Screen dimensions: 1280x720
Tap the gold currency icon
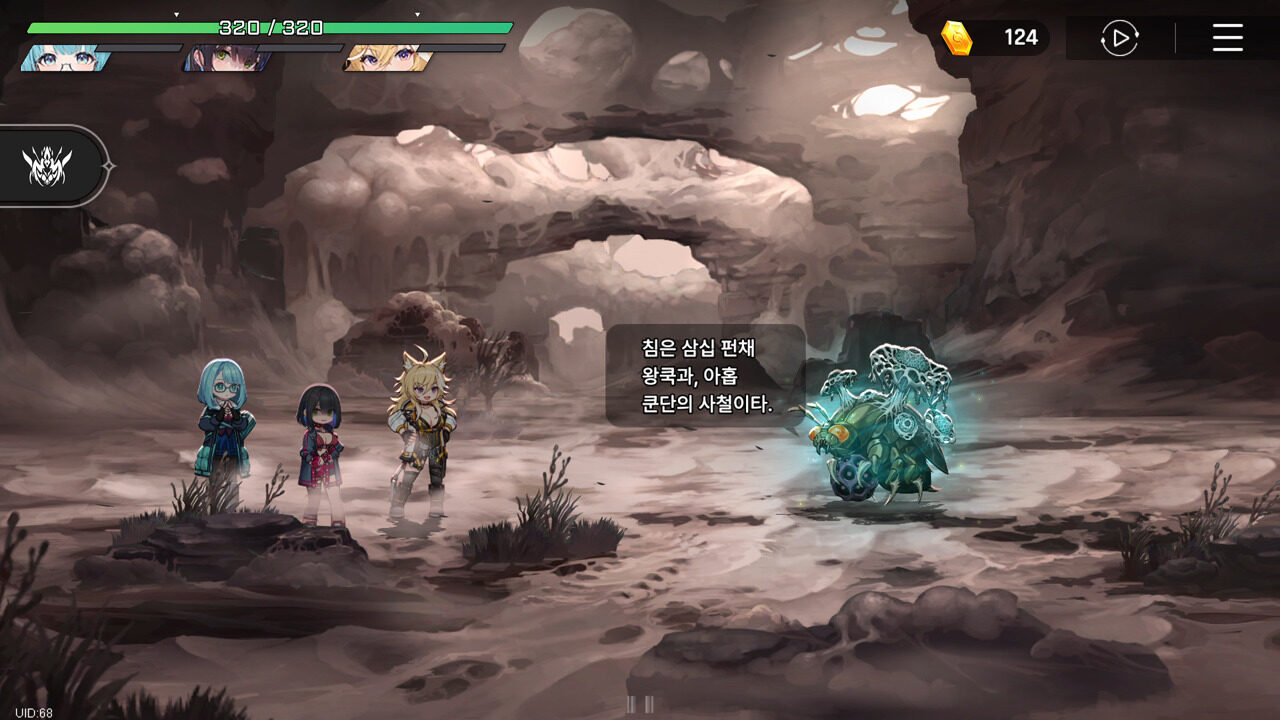[x=957, y=38]
